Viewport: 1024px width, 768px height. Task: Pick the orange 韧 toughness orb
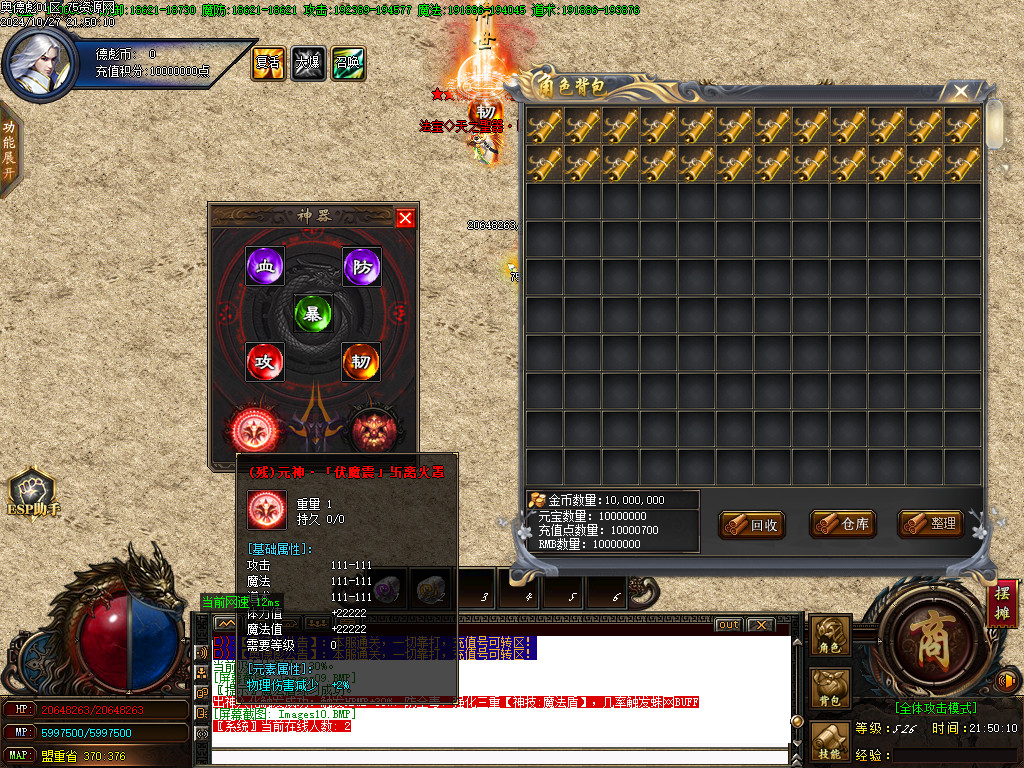tap(361, 361)
